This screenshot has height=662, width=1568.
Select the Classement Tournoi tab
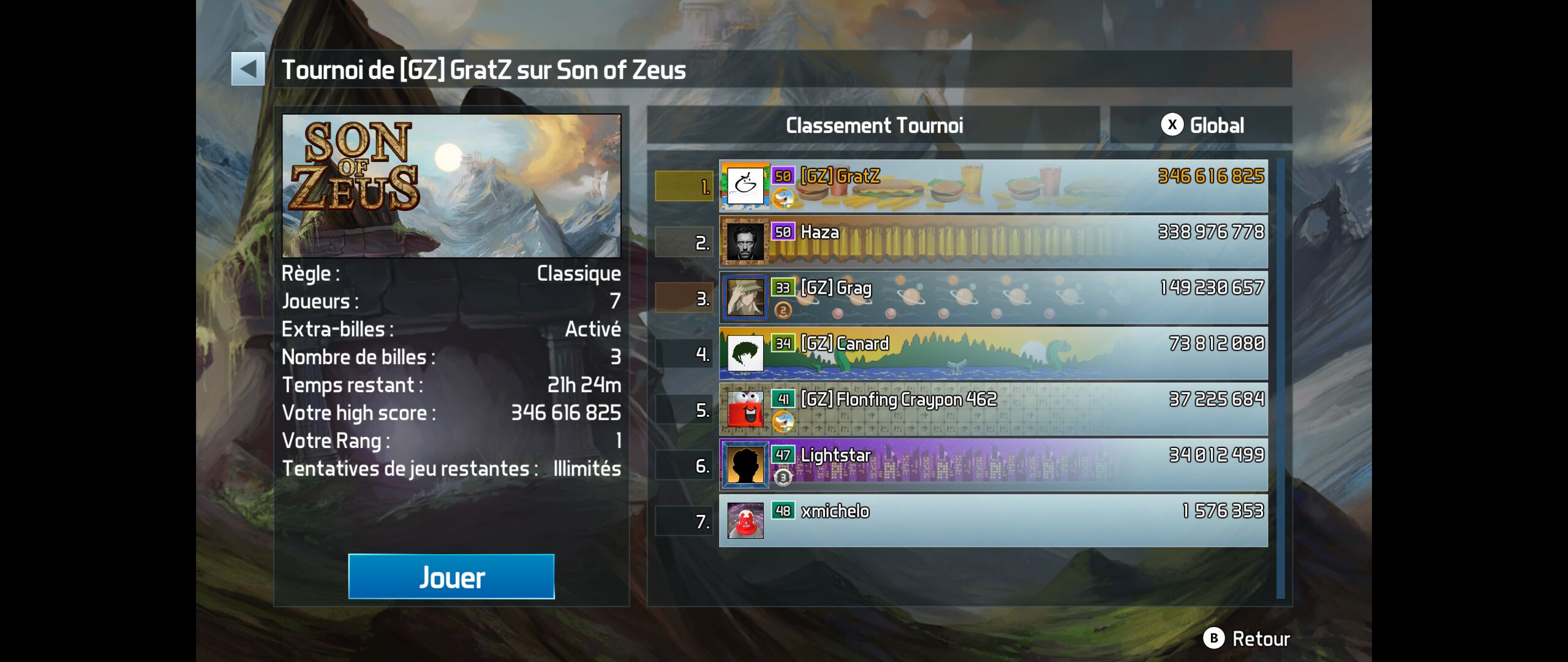[873, 125]
